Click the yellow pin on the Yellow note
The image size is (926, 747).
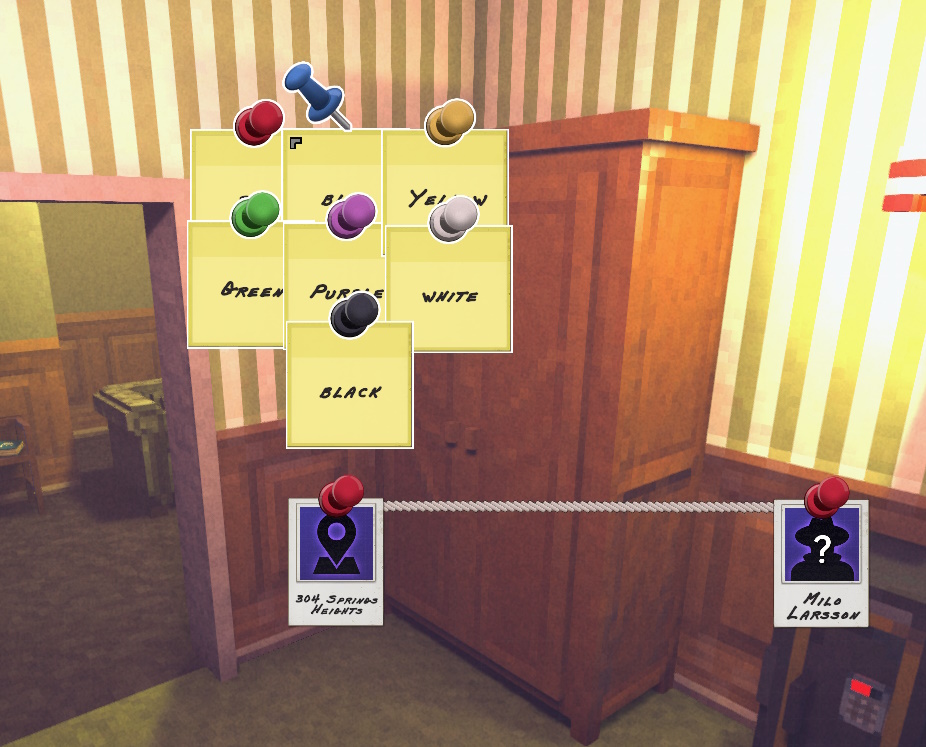(x=449, y=122)
